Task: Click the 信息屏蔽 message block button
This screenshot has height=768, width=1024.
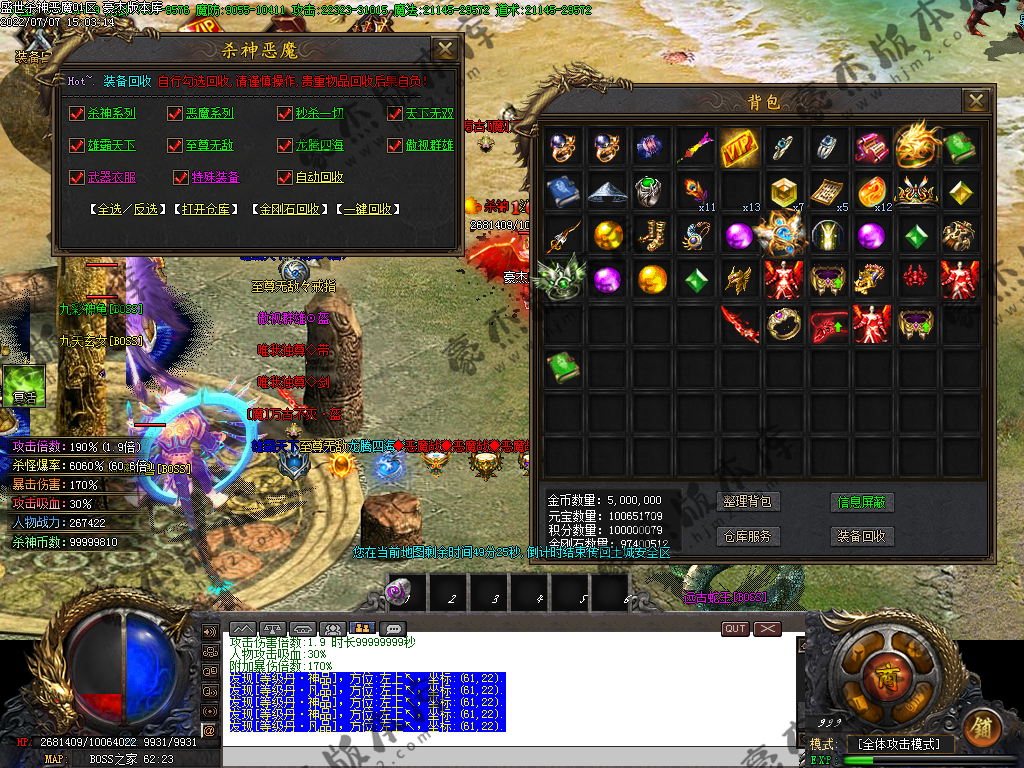Action: click(x=862, y=502)
